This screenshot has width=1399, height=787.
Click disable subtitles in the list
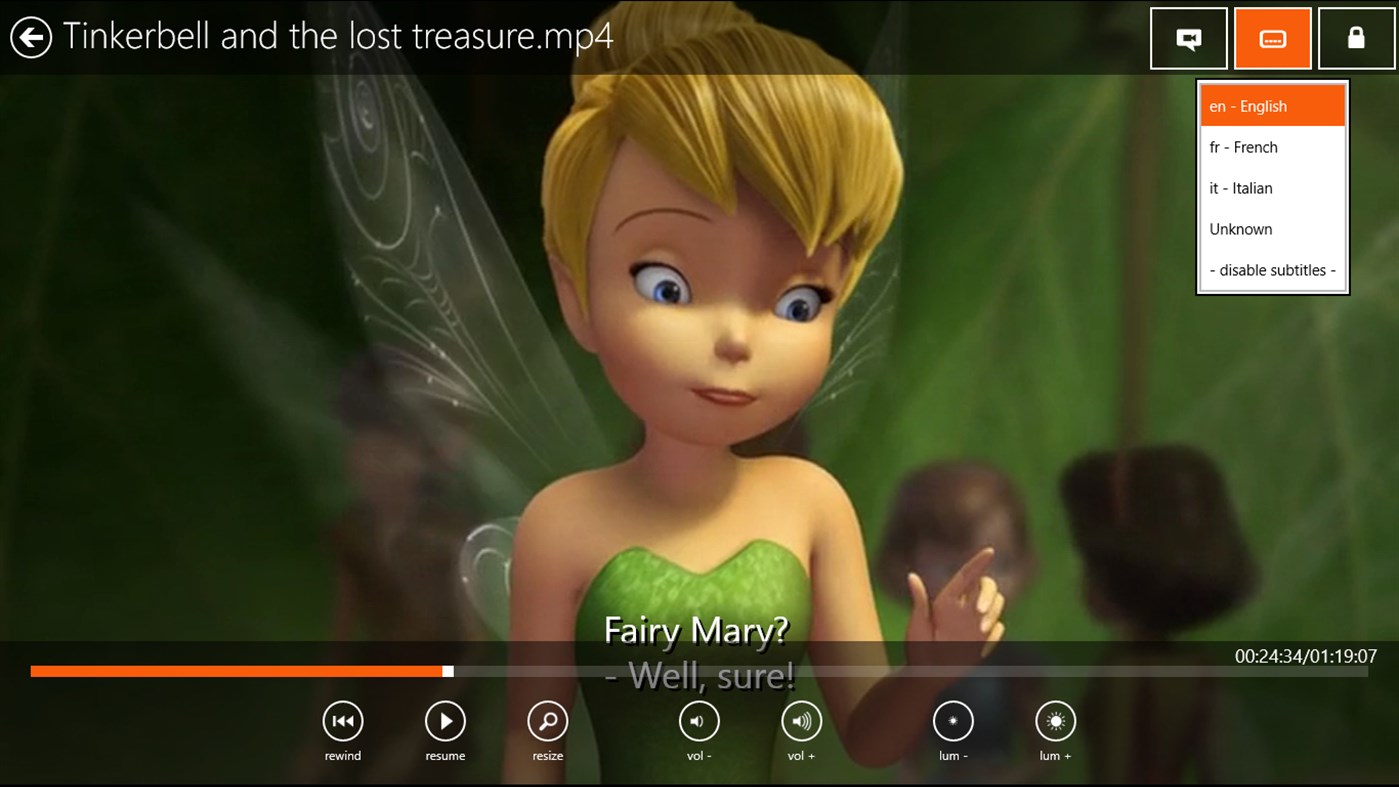[x=1272, y=269]
